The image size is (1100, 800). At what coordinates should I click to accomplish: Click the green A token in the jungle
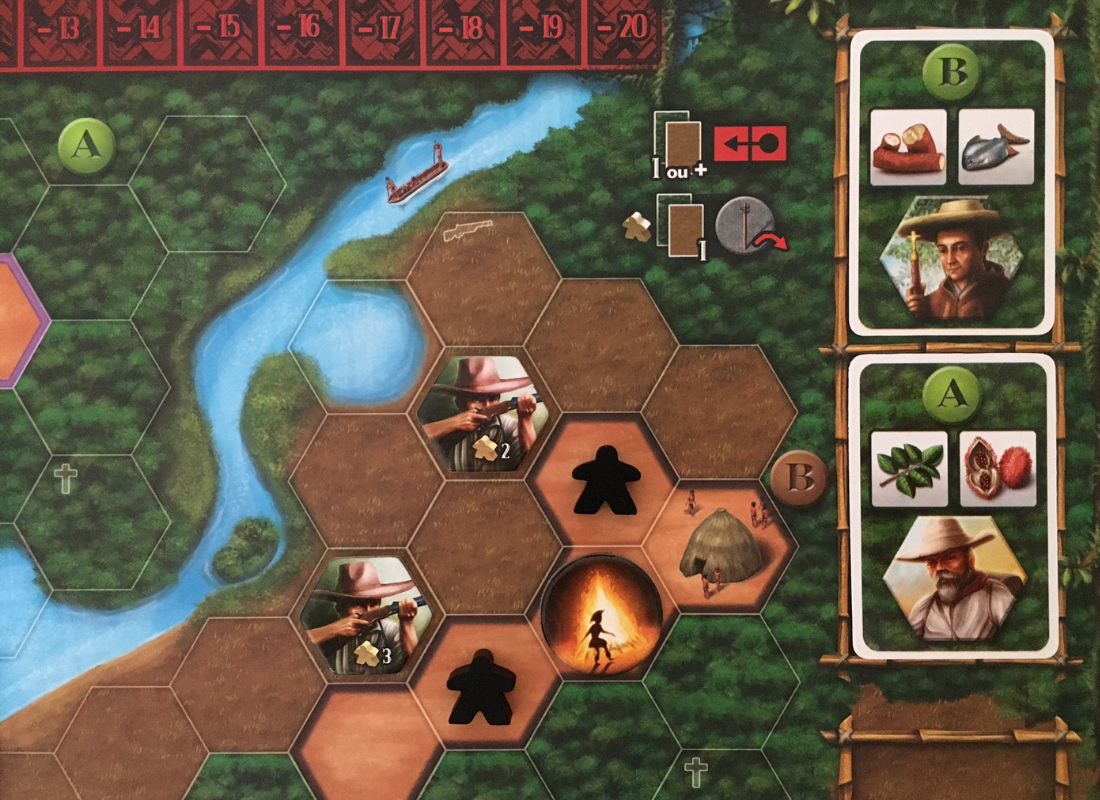[87, 146]
